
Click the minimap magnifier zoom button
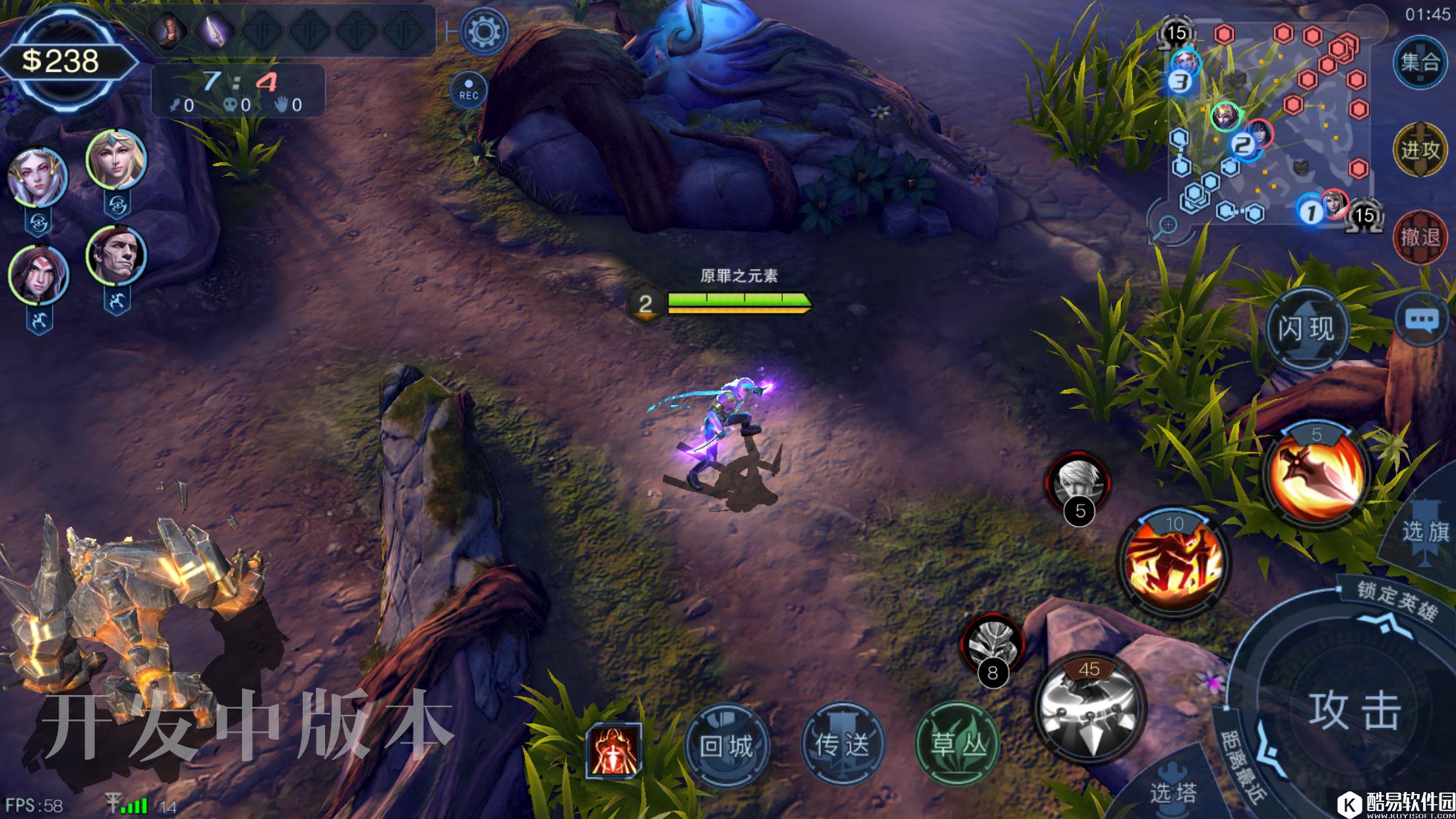[1168, 226]
